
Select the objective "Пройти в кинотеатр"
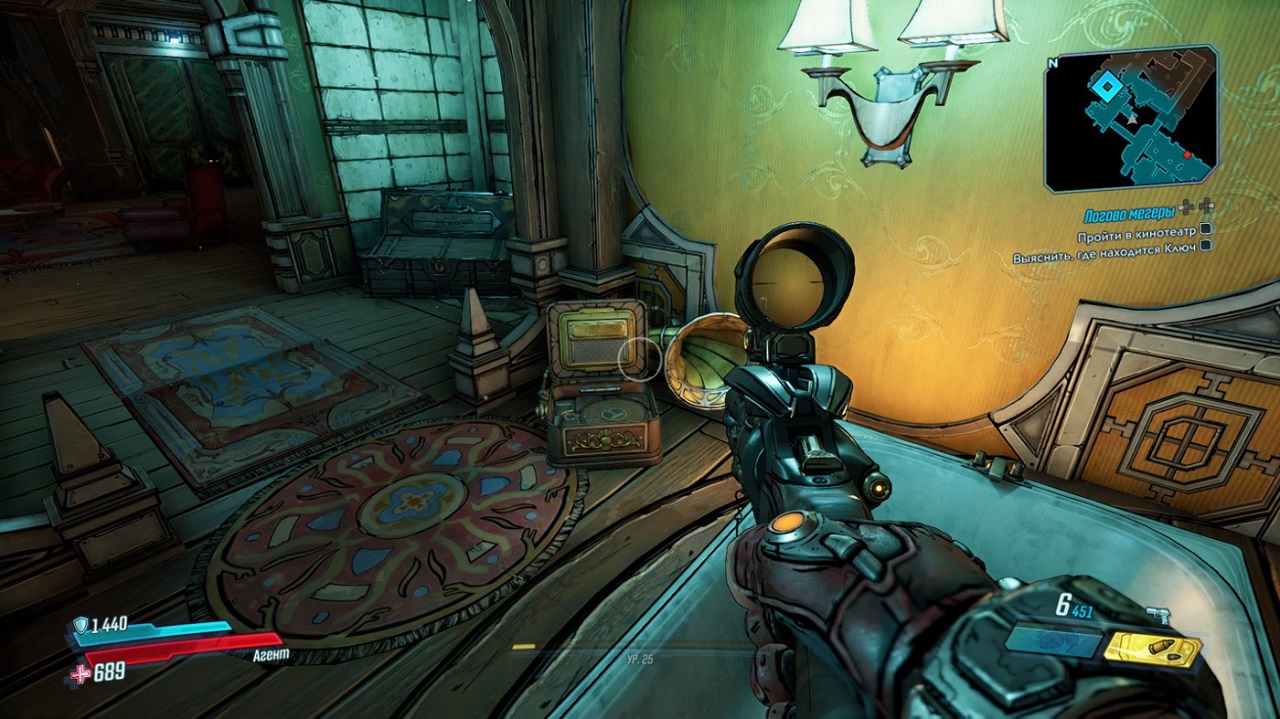(x=1136, y=237)
